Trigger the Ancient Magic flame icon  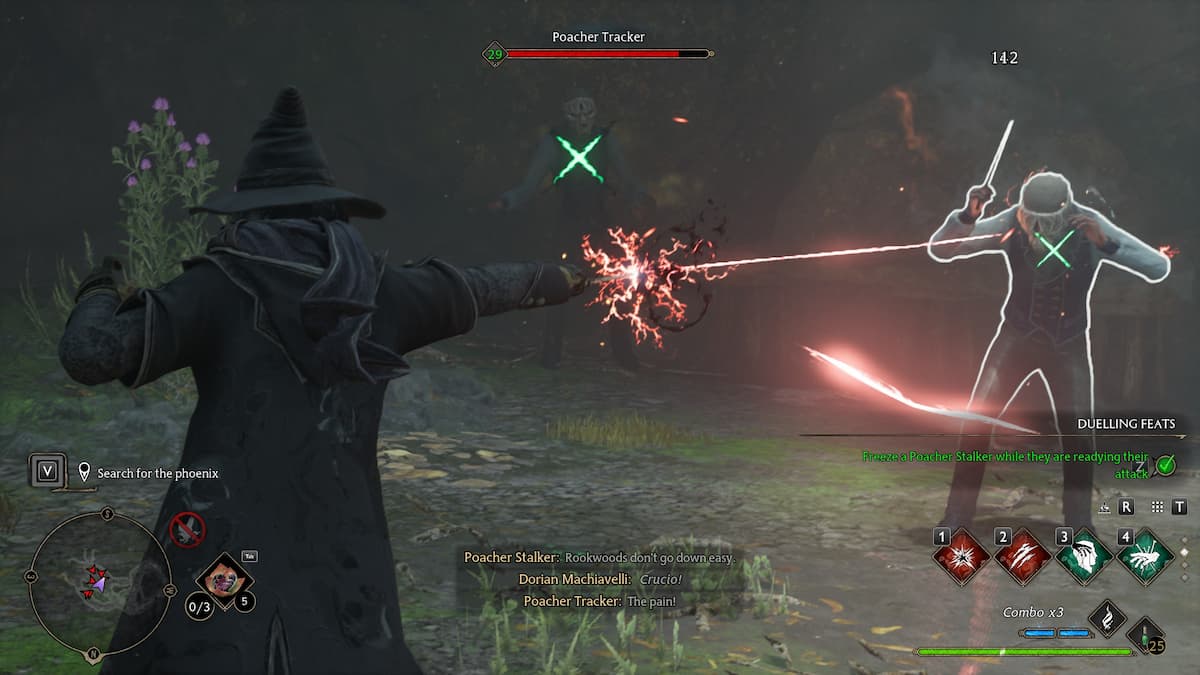click(1107, 618)
